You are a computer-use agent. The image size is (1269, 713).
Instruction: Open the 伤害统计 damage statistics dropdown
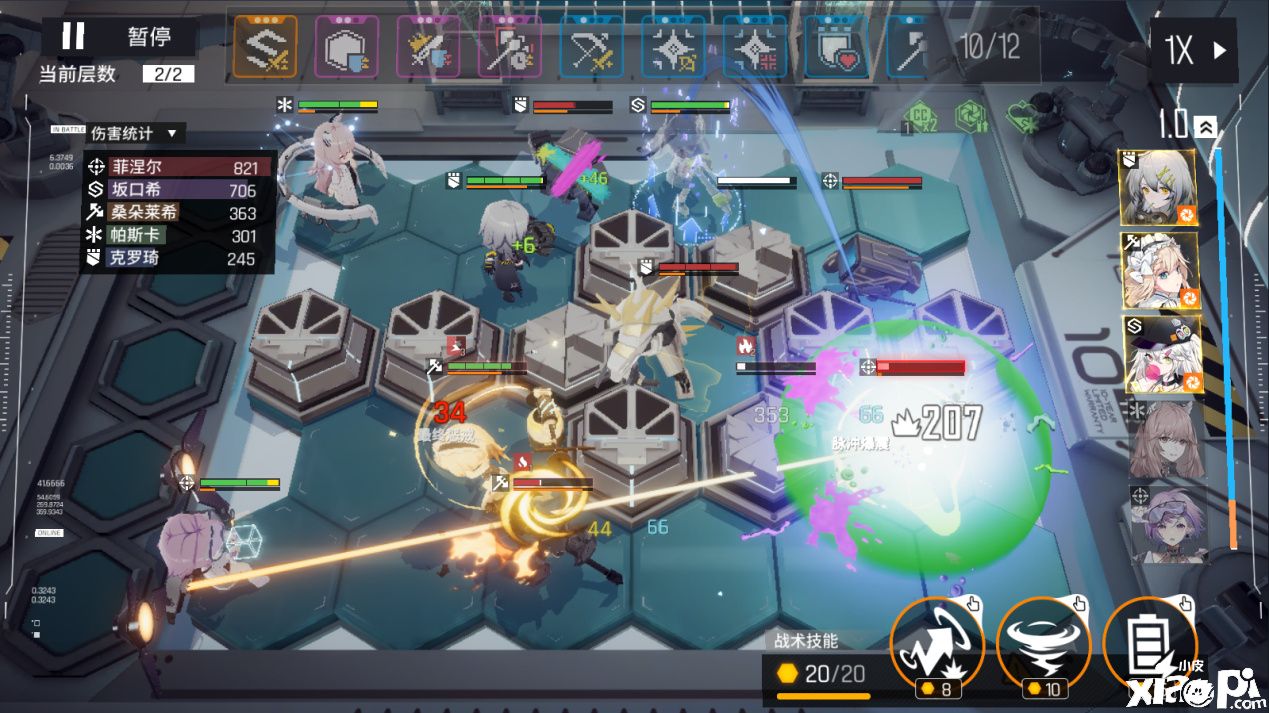[133, 133]
